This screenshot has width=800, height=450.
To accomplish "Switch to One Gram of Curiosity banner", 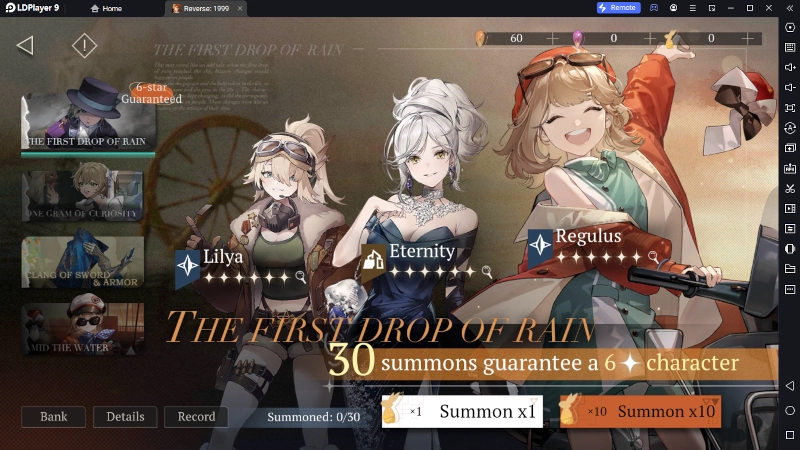I will coord(83,195).
